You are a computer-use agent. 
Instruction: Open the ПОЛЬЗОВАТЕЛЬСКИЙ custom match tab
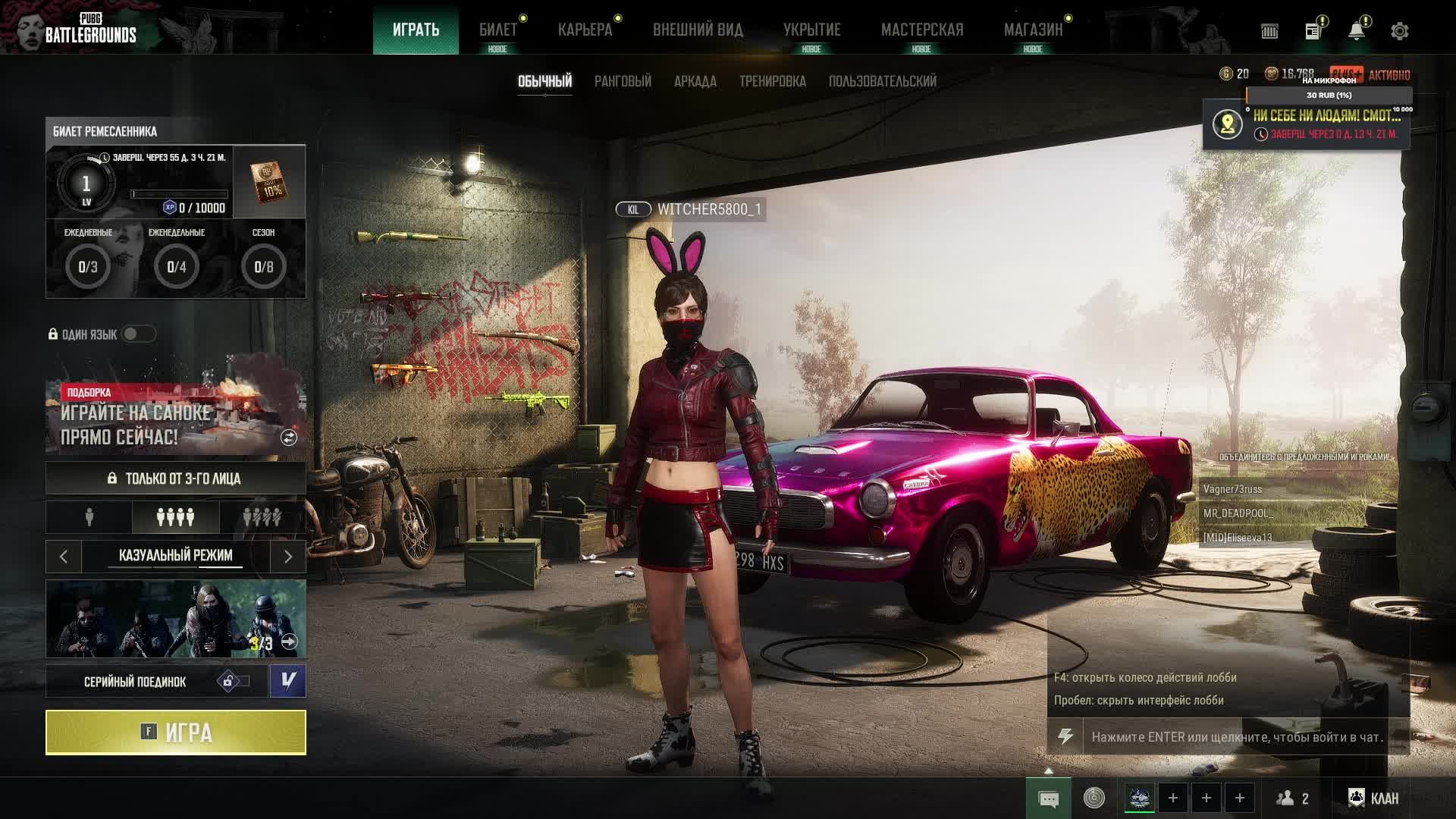(882, 81)
